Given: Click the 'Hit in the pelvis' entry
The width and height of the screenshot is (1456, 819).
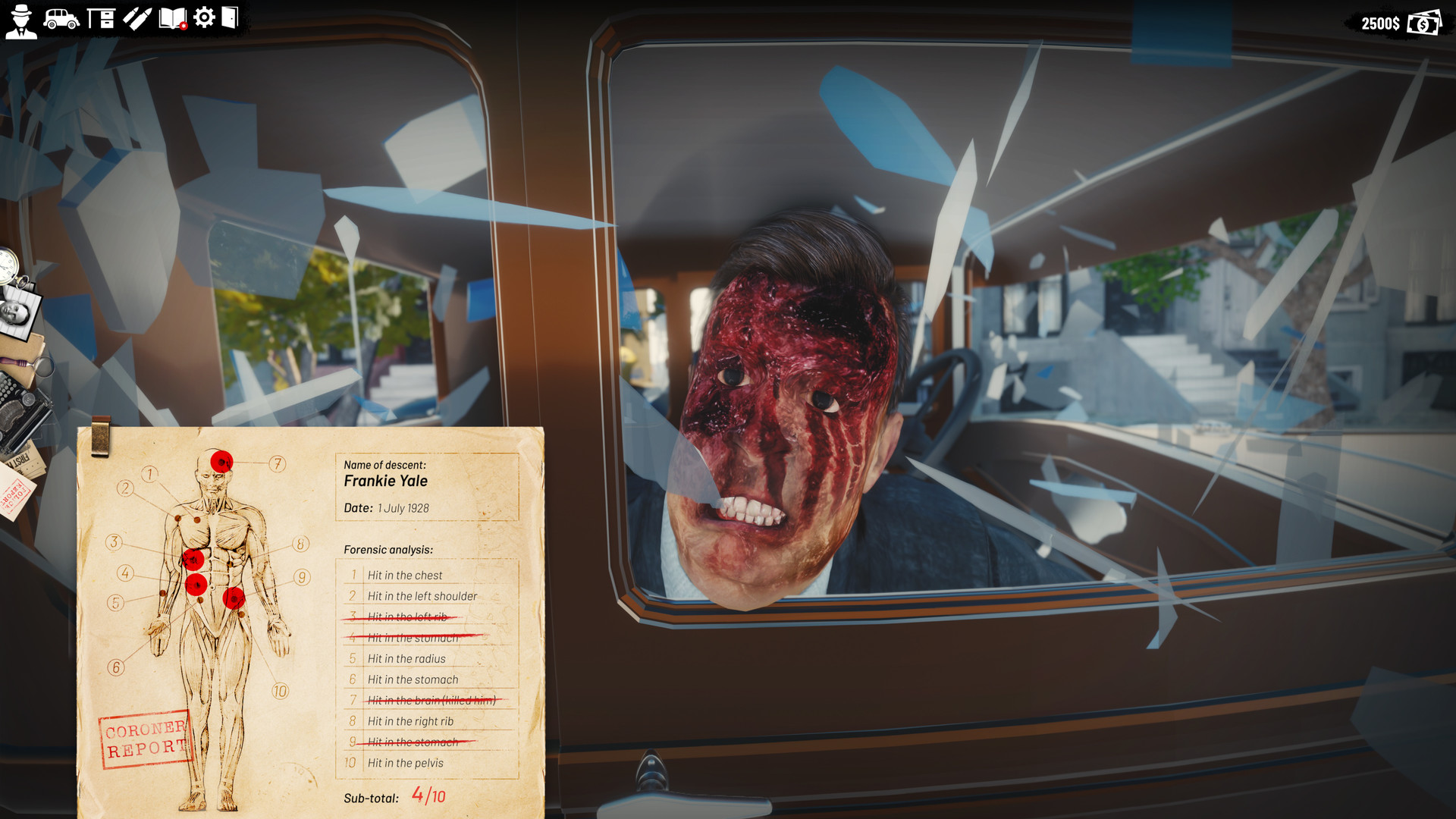Looking at the screenshot, I should tap(405, 763).
